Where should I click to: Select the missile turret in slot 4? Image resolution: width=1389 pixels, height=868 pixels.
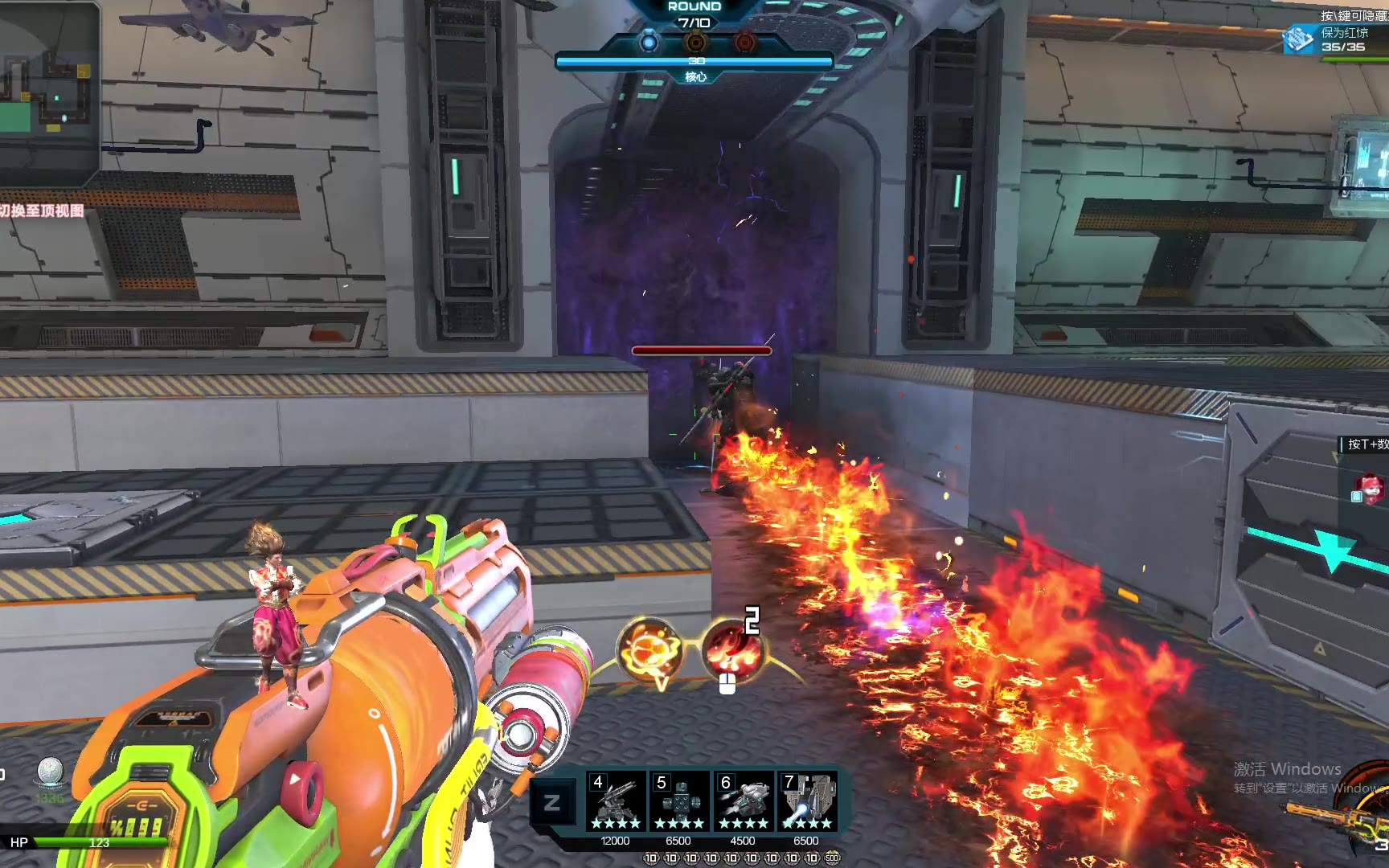(x=615, y=800)
